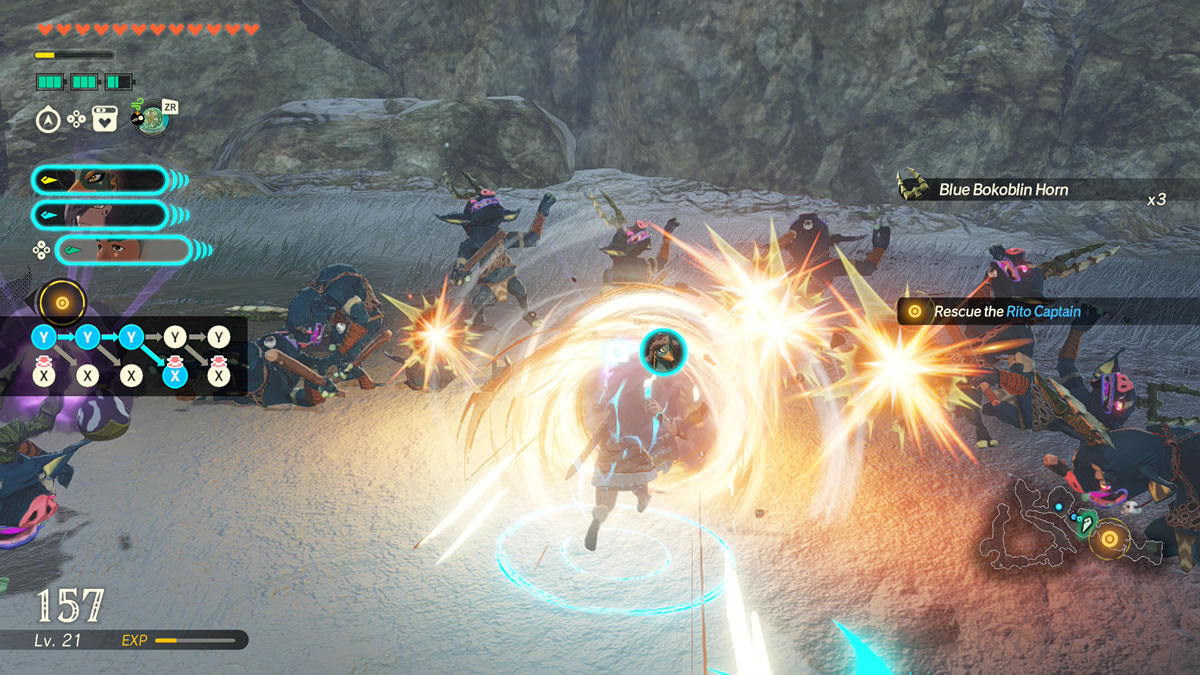
Task: Select the heart item pouch icon
Action: [x=104, y=120]
